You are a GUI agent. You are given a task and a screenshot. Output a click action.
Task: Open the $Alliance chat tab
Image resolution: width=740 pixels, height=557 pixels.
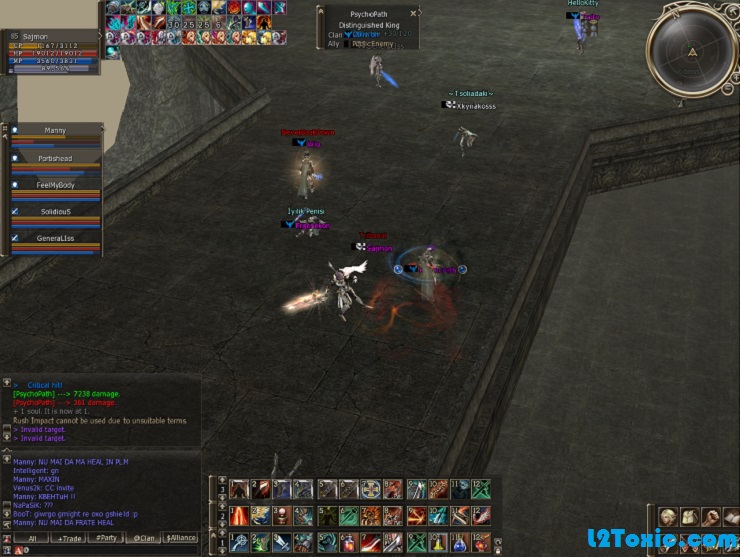pyautogui.click(x=180, y=538)
